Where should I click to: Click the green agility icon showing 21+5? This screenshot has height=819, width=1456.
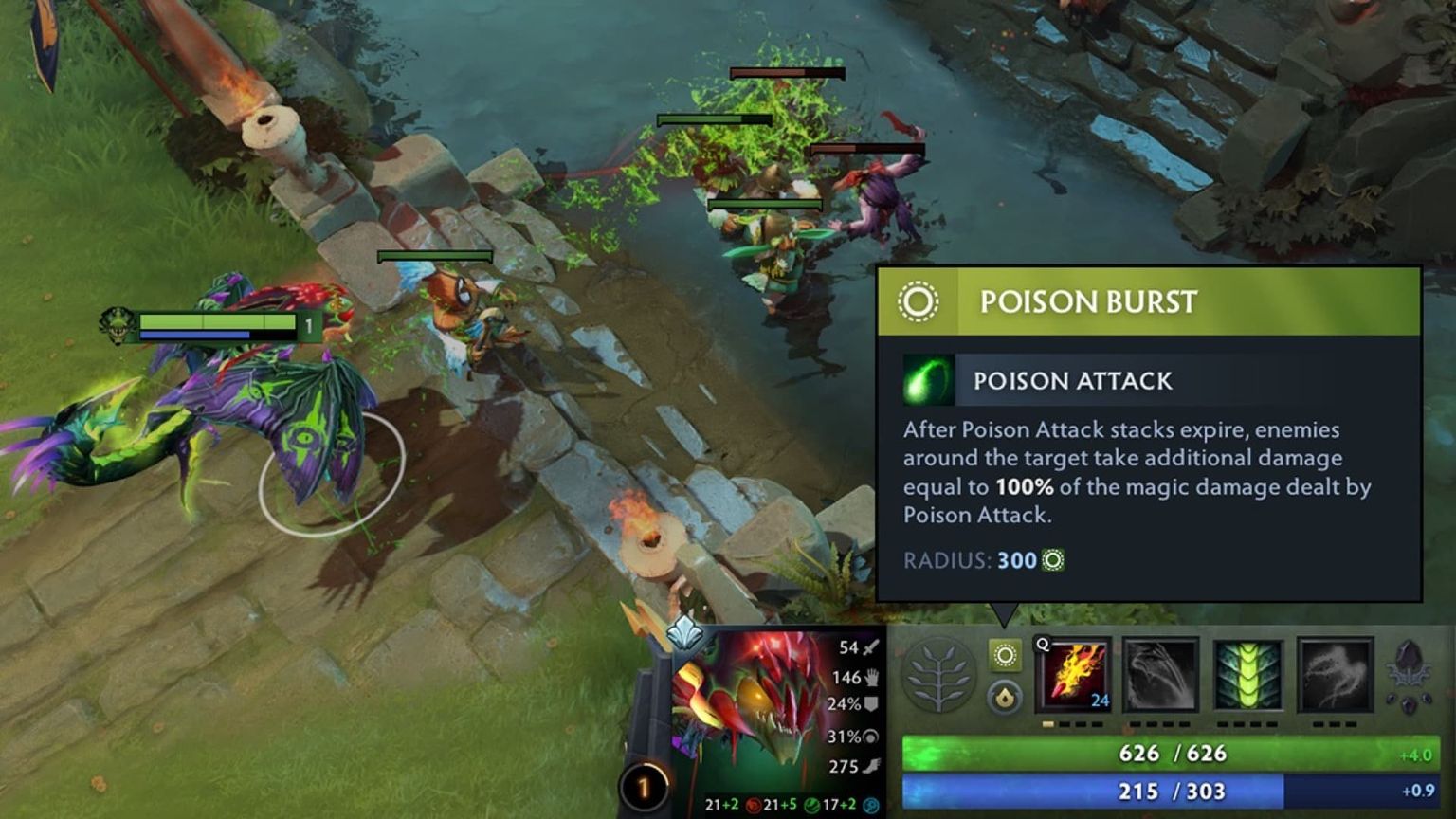tap(810, 803)
